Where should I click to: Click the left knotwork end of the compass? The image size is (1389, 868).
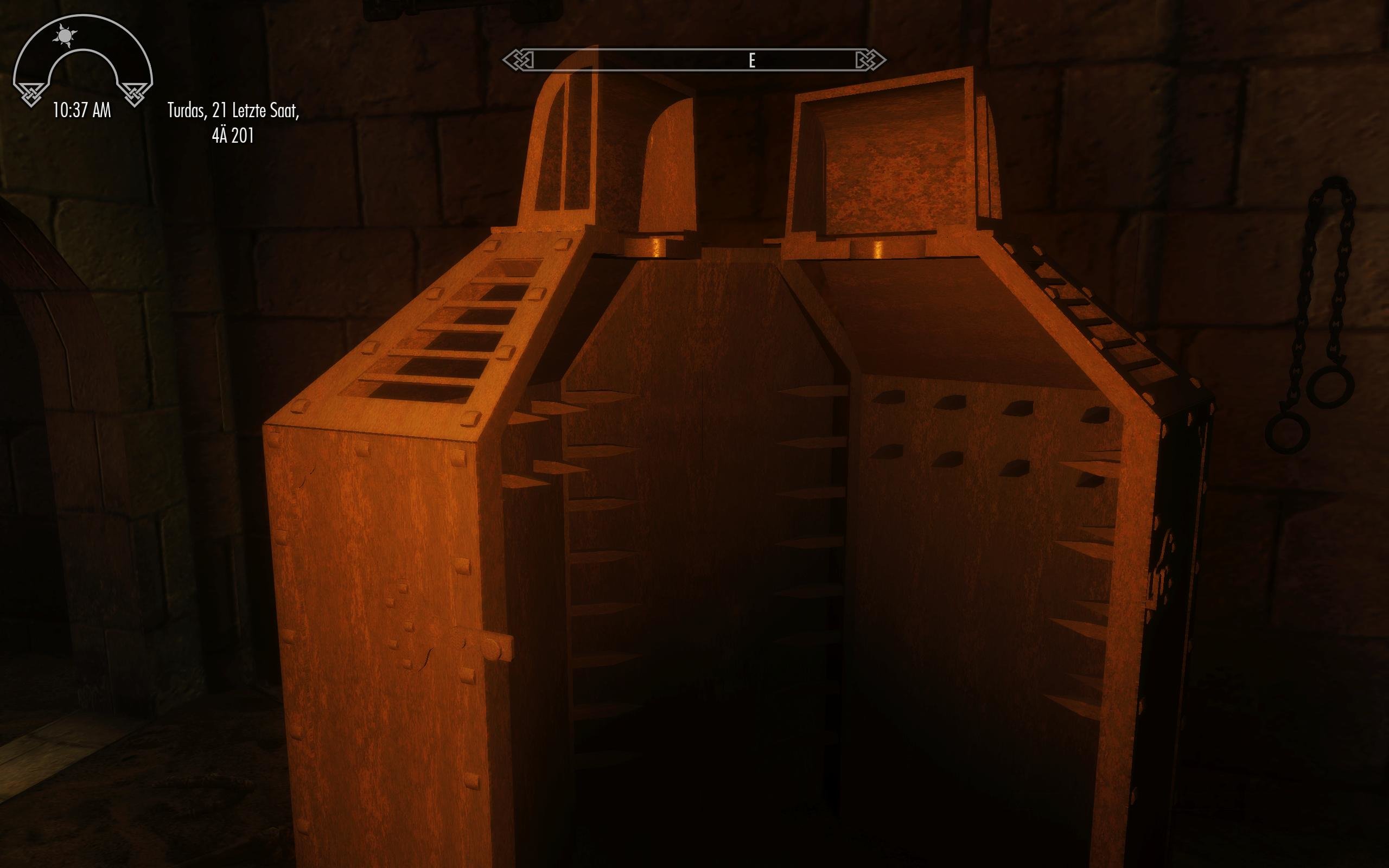(x=518, y=59)
